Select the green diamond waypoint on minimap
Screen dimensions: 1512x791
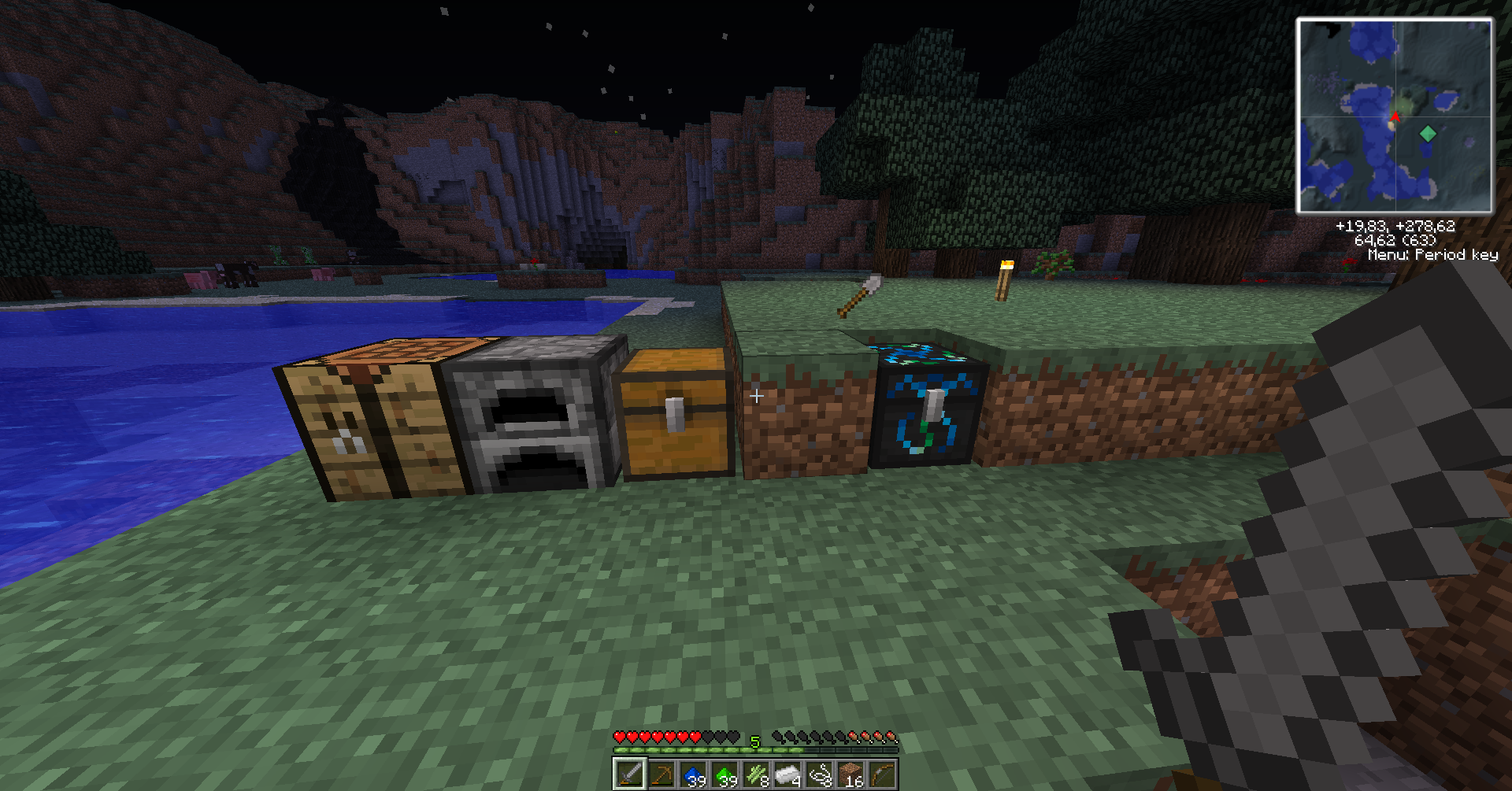click(x=1427, y=134)
